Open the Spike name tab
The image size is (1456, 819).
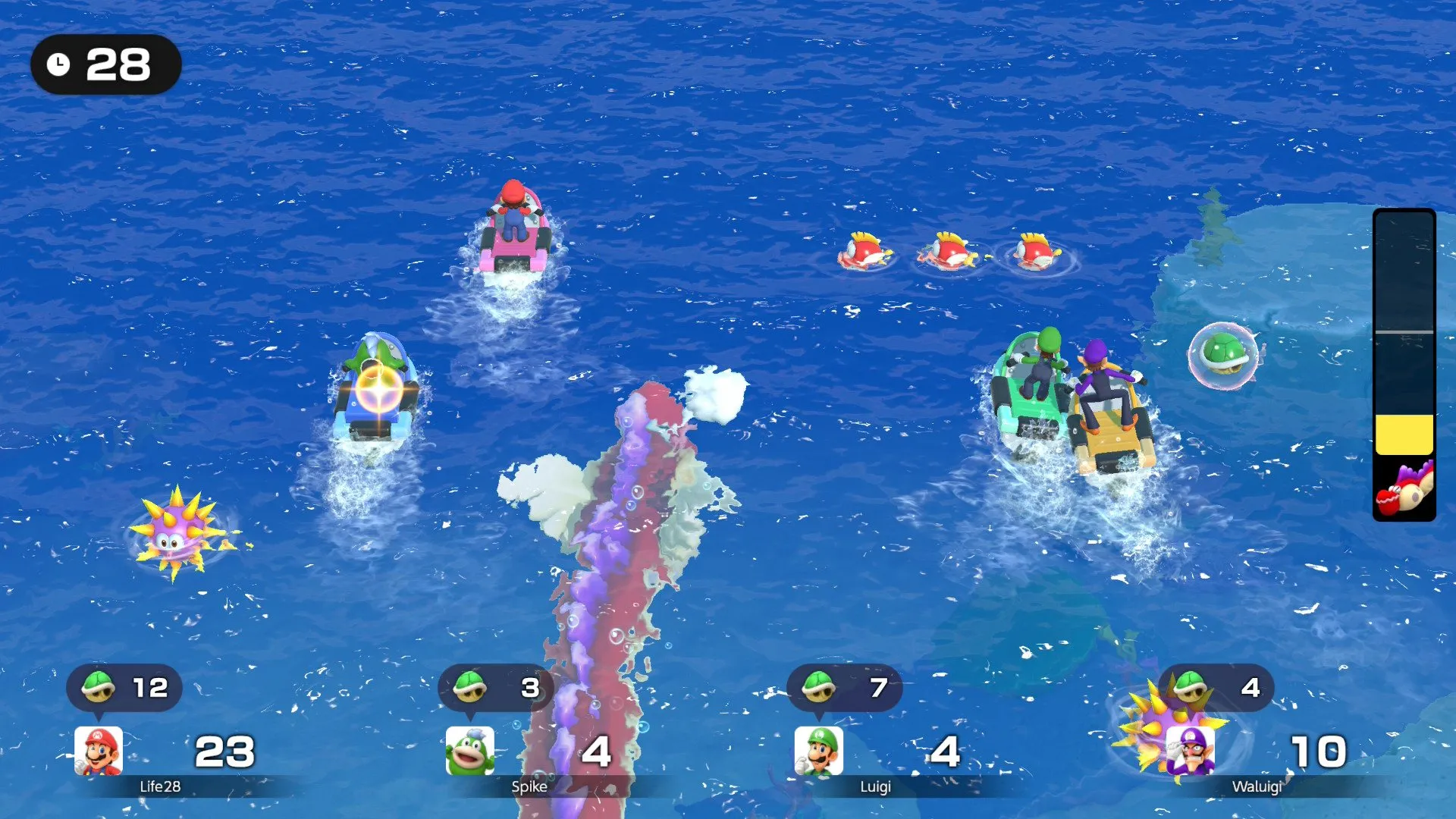click(x=531, y=787)
